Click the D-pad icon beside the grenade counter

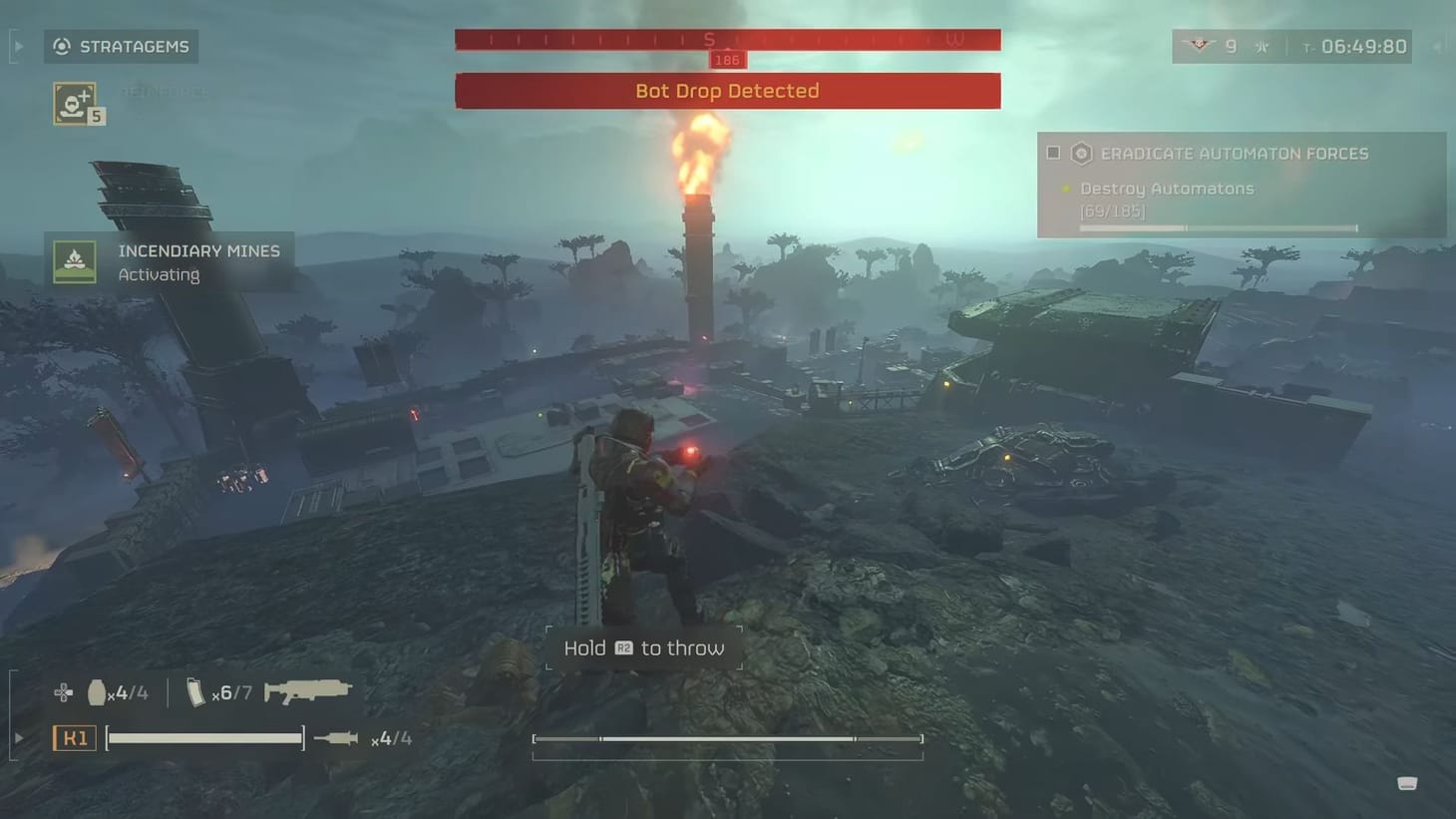click(x=63, y=690)
